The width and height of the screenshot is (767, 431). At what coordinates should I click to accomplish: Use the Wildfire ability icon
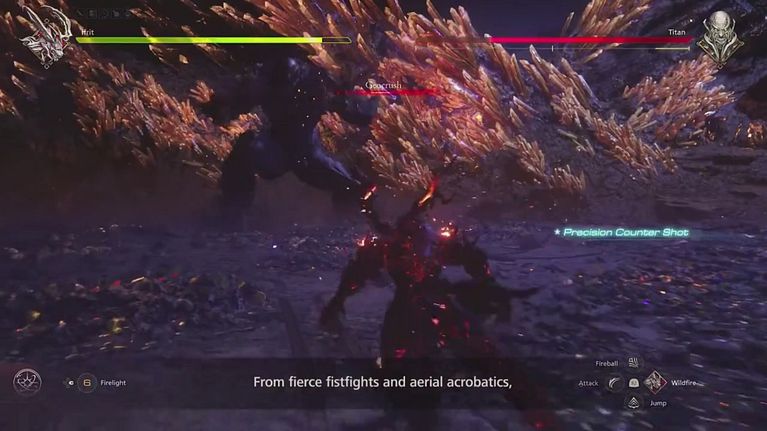pyautogui.click(x=655, y=382)
